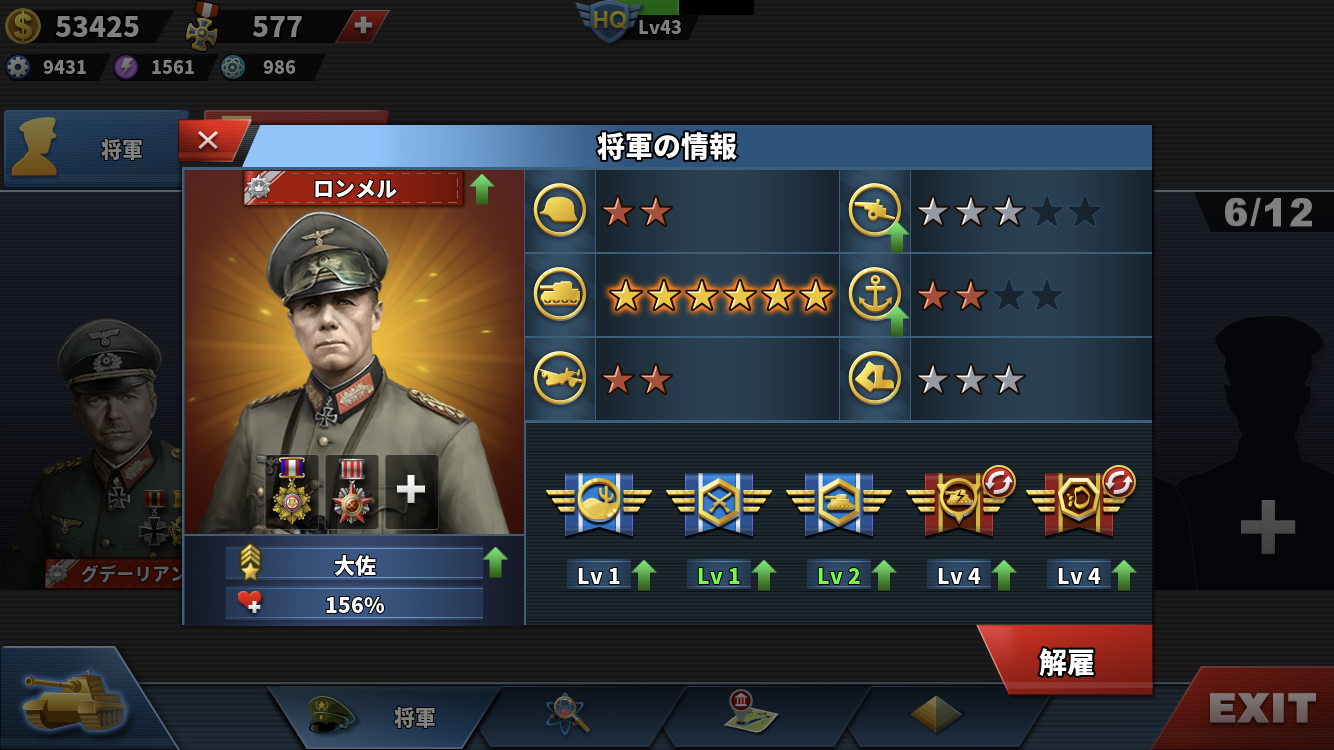Open the atom research tab
This screenshot has height=750, width=1334.
click(x=568, y=714)
